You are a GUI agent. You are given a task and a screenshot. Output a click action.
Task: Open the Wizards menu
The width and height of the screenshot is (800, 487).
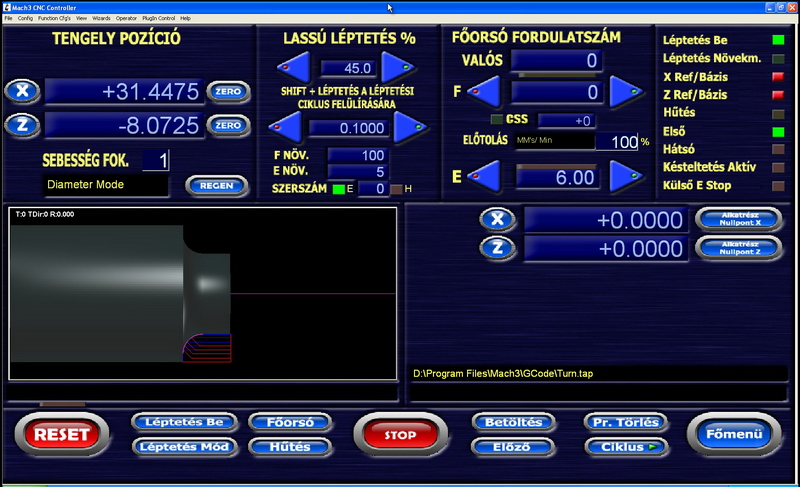point(101,18)
